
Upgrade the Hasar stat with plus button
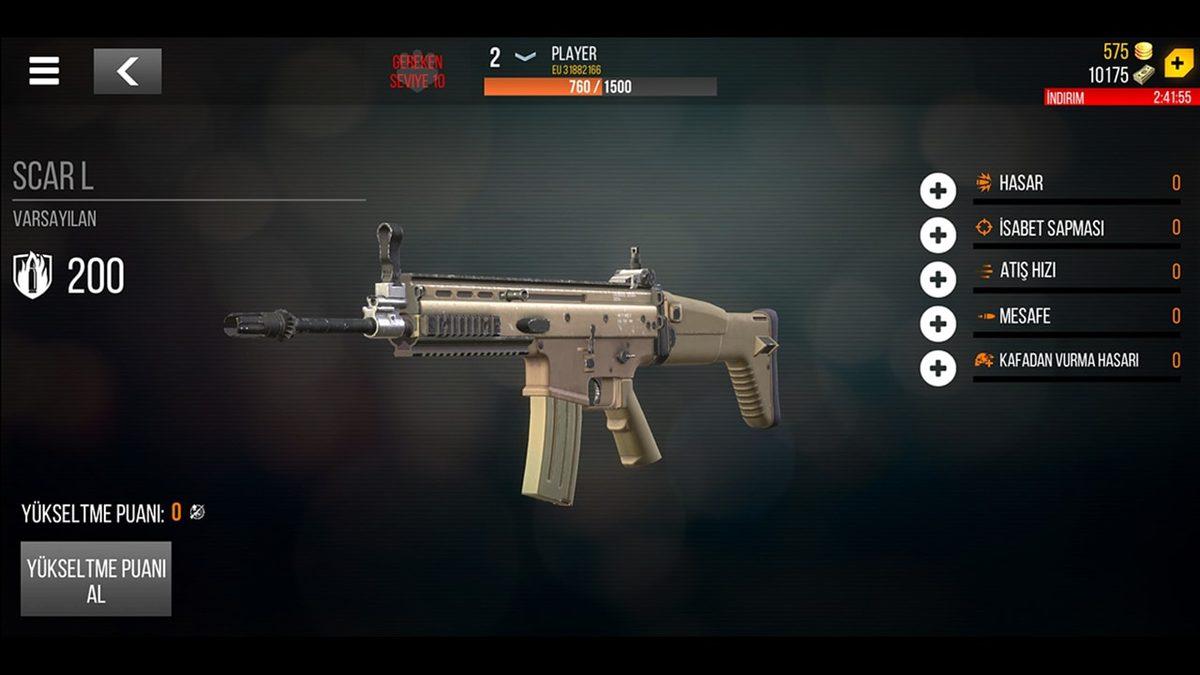[937, 190]
